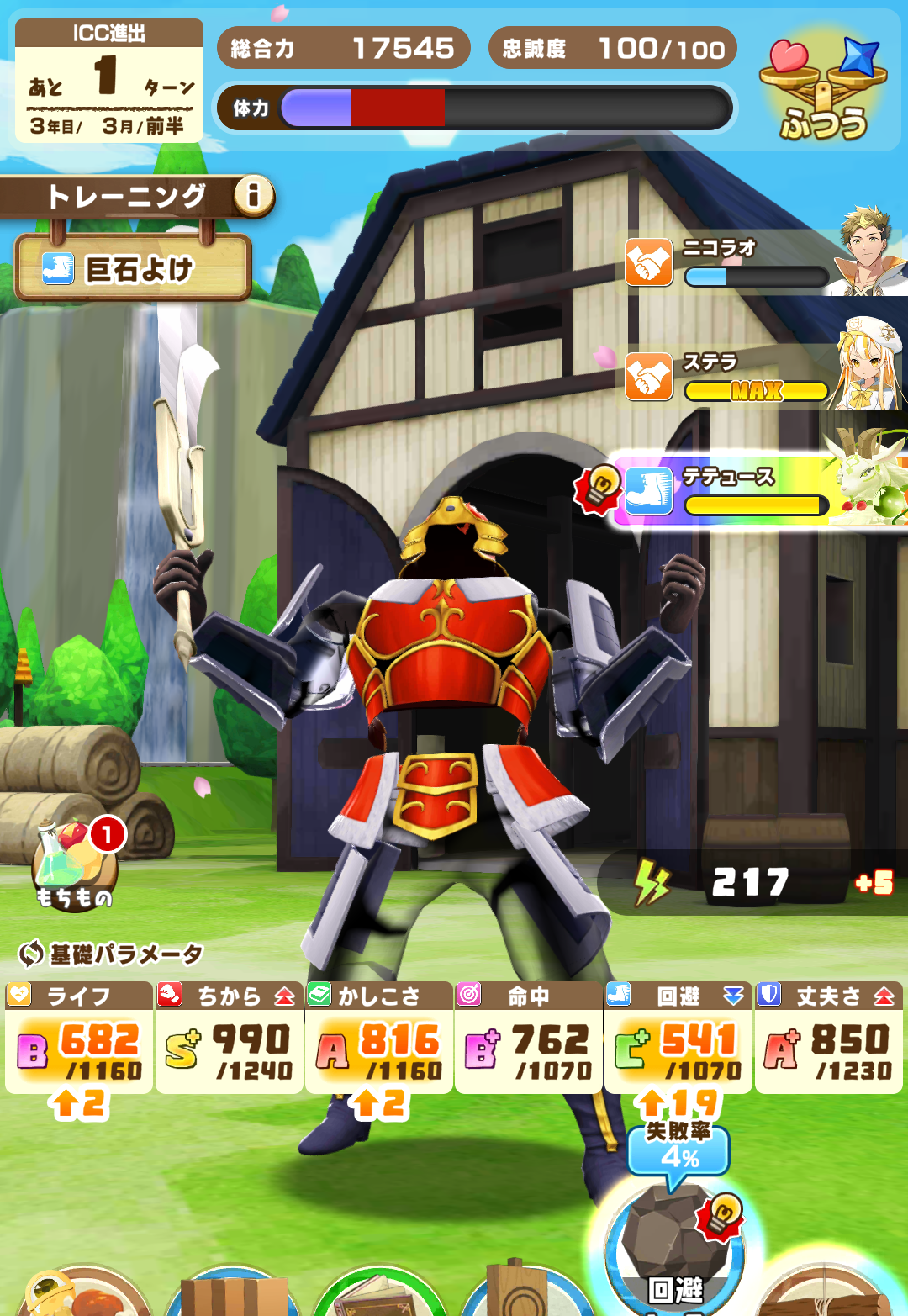Select the wooden crate strength training
The height and width of the screenshot is (1316, 908).
231,1295
